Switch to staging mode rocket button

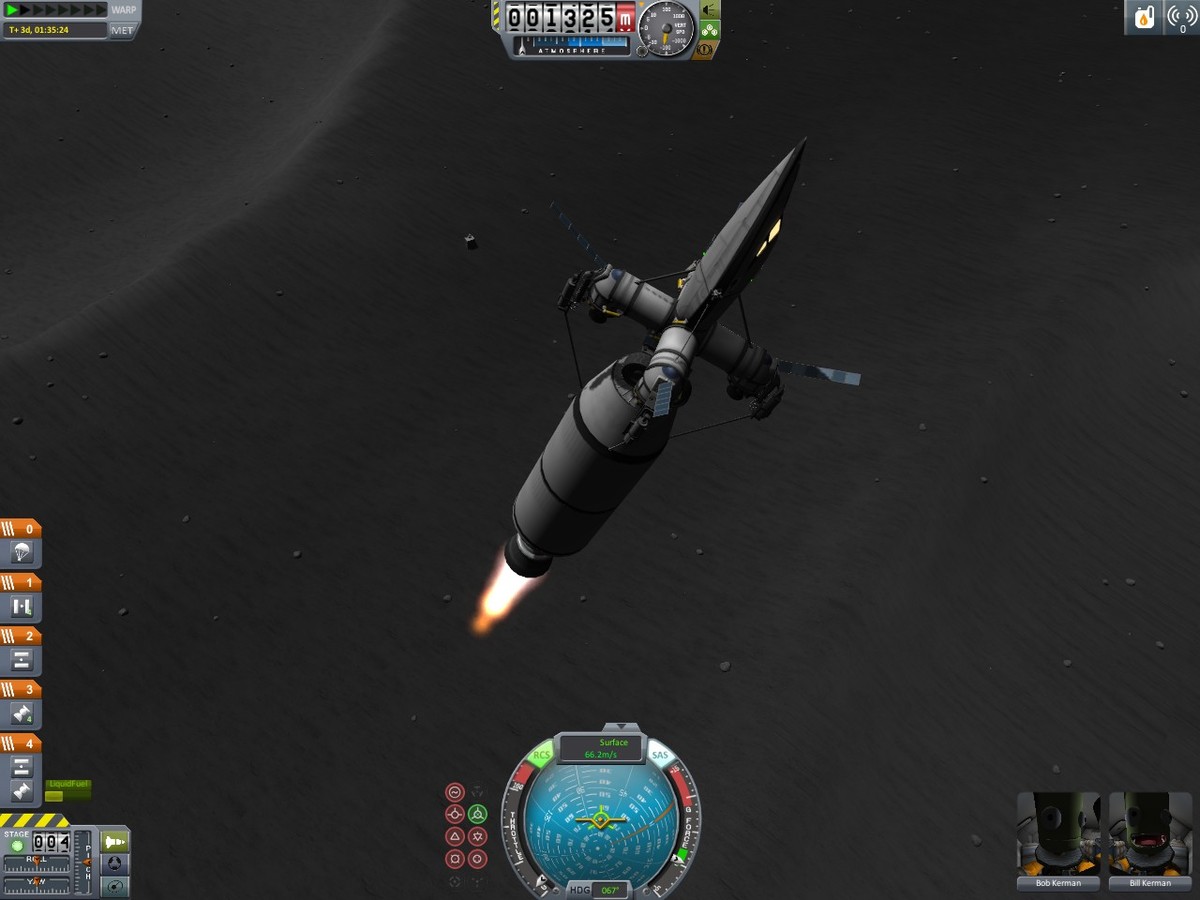pos(115,842)
